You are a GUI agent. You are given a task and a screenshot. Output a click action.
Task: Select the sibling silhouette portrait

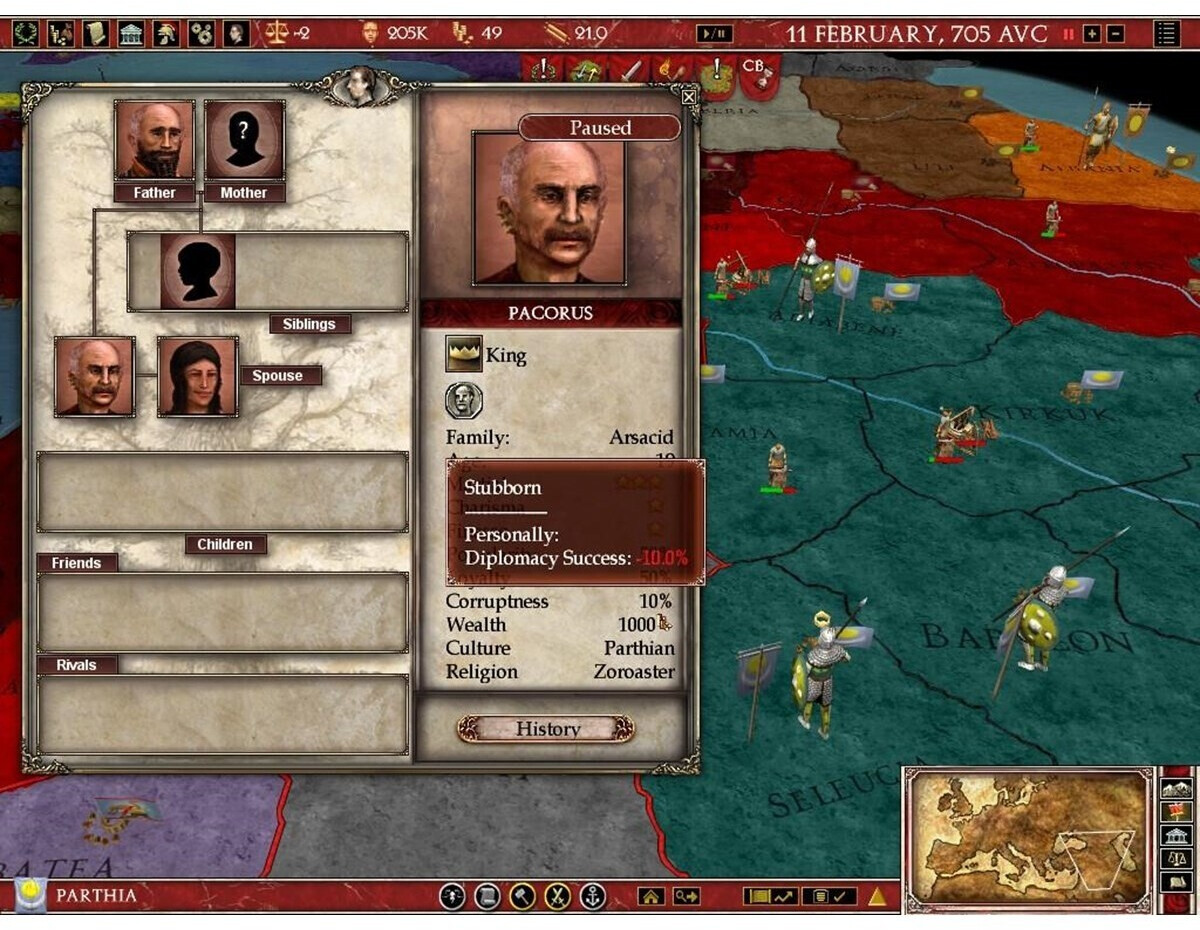198,271
